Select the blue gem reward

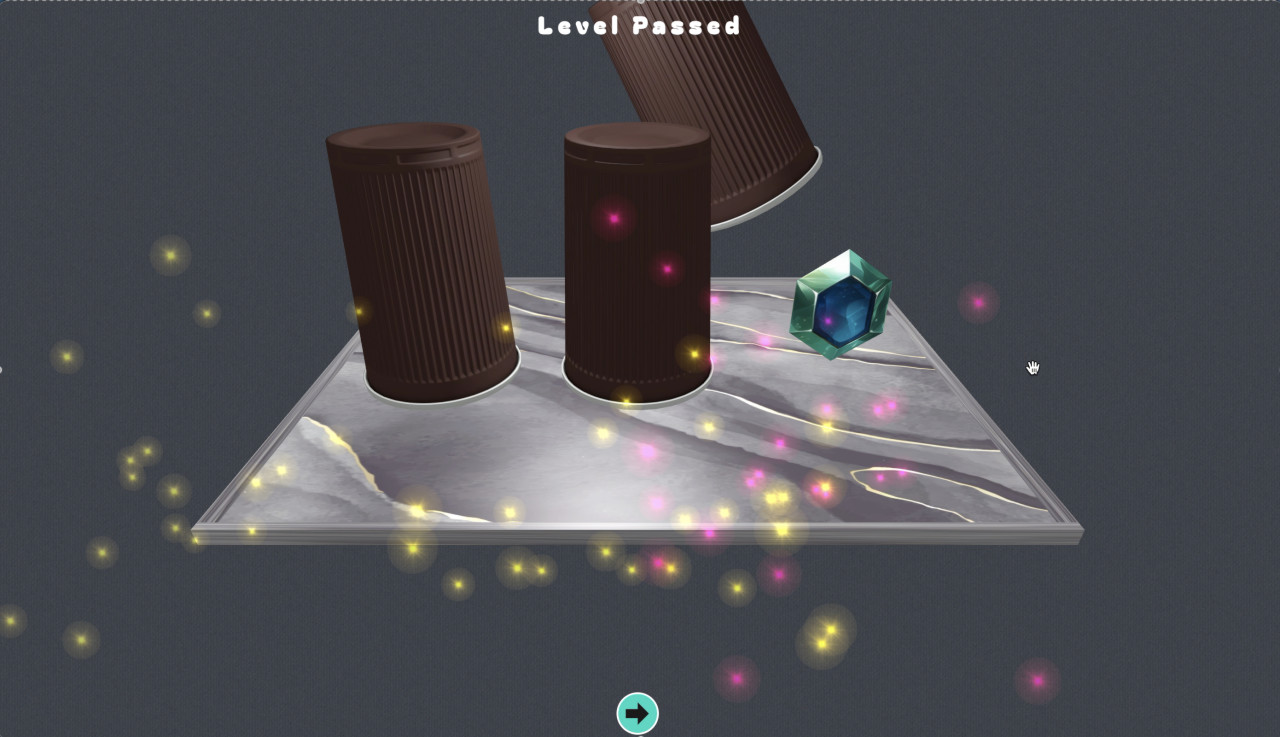point(845,305)
